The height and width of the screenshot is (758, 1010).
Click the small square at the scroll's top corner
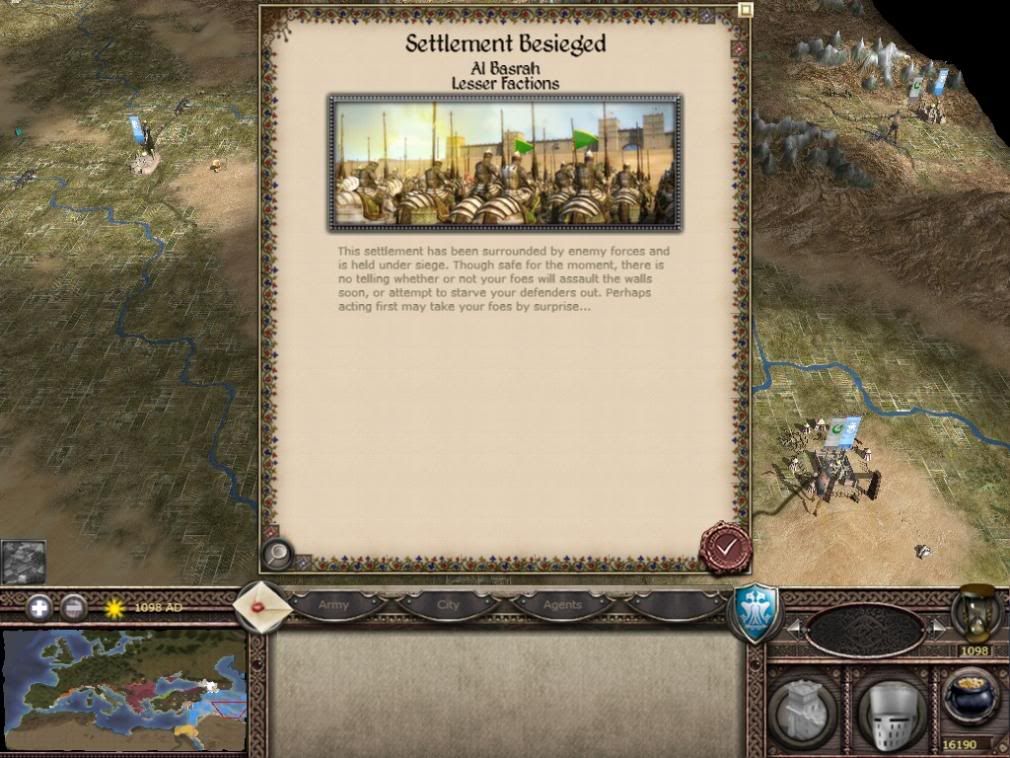(745, 10)
